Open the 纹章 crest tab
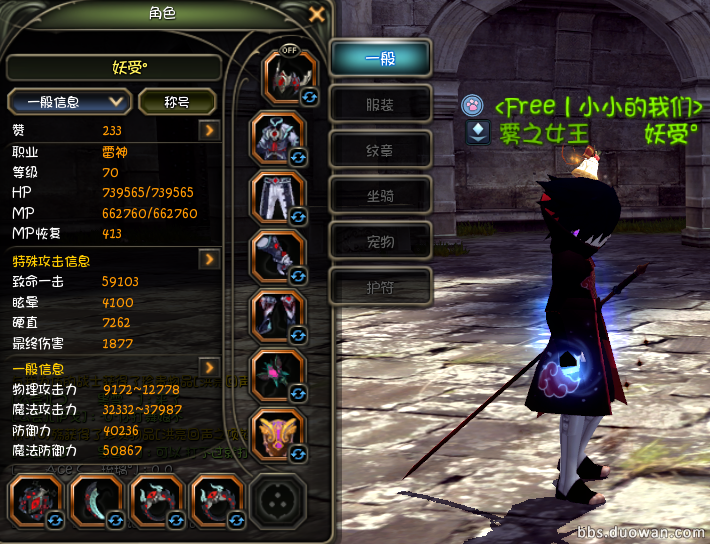Viewport: 710px width, 544px height. (381, 149)
